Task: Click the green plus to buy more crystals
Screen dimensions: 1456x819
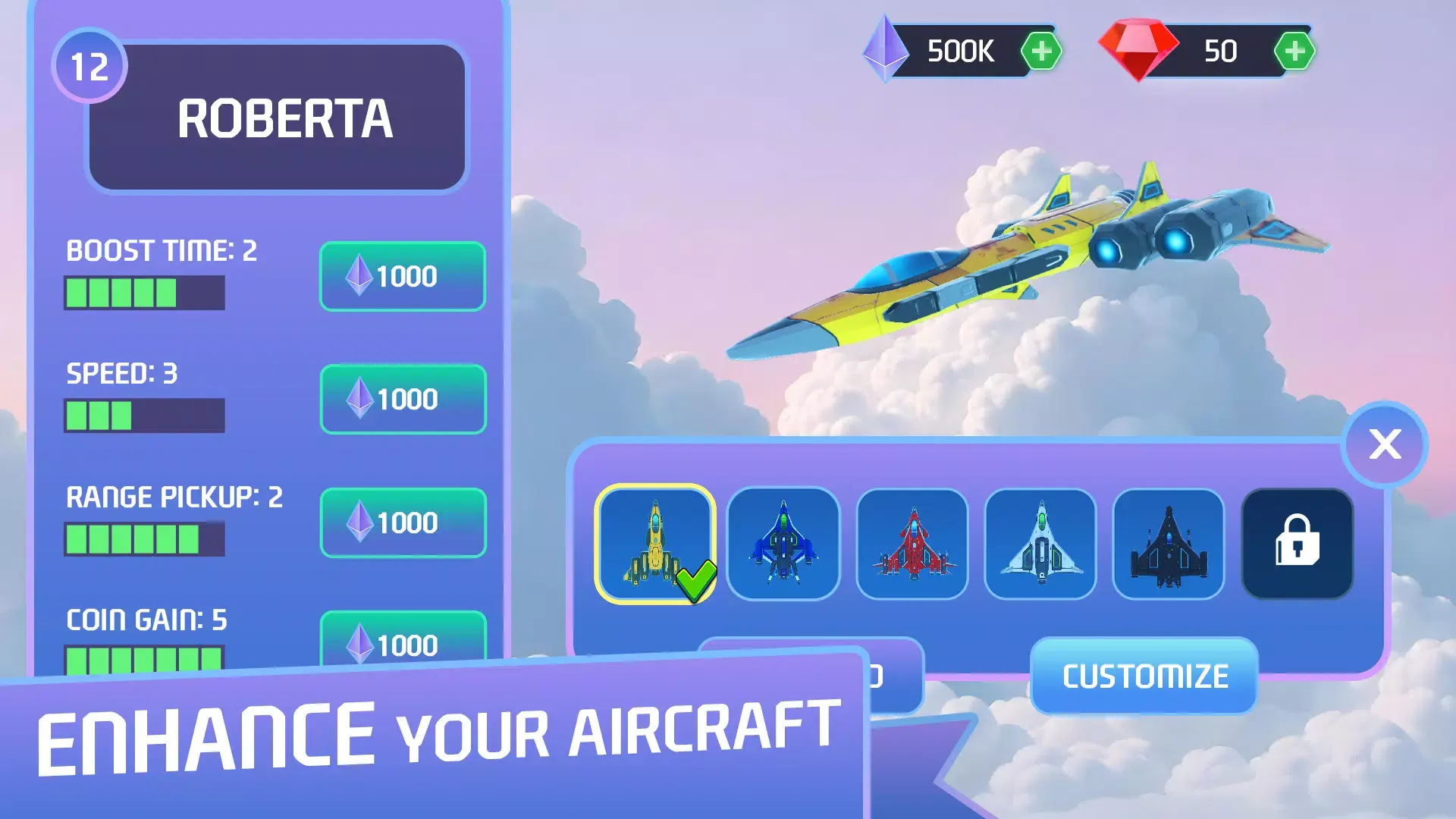Action: click(x=1042, y=50)
